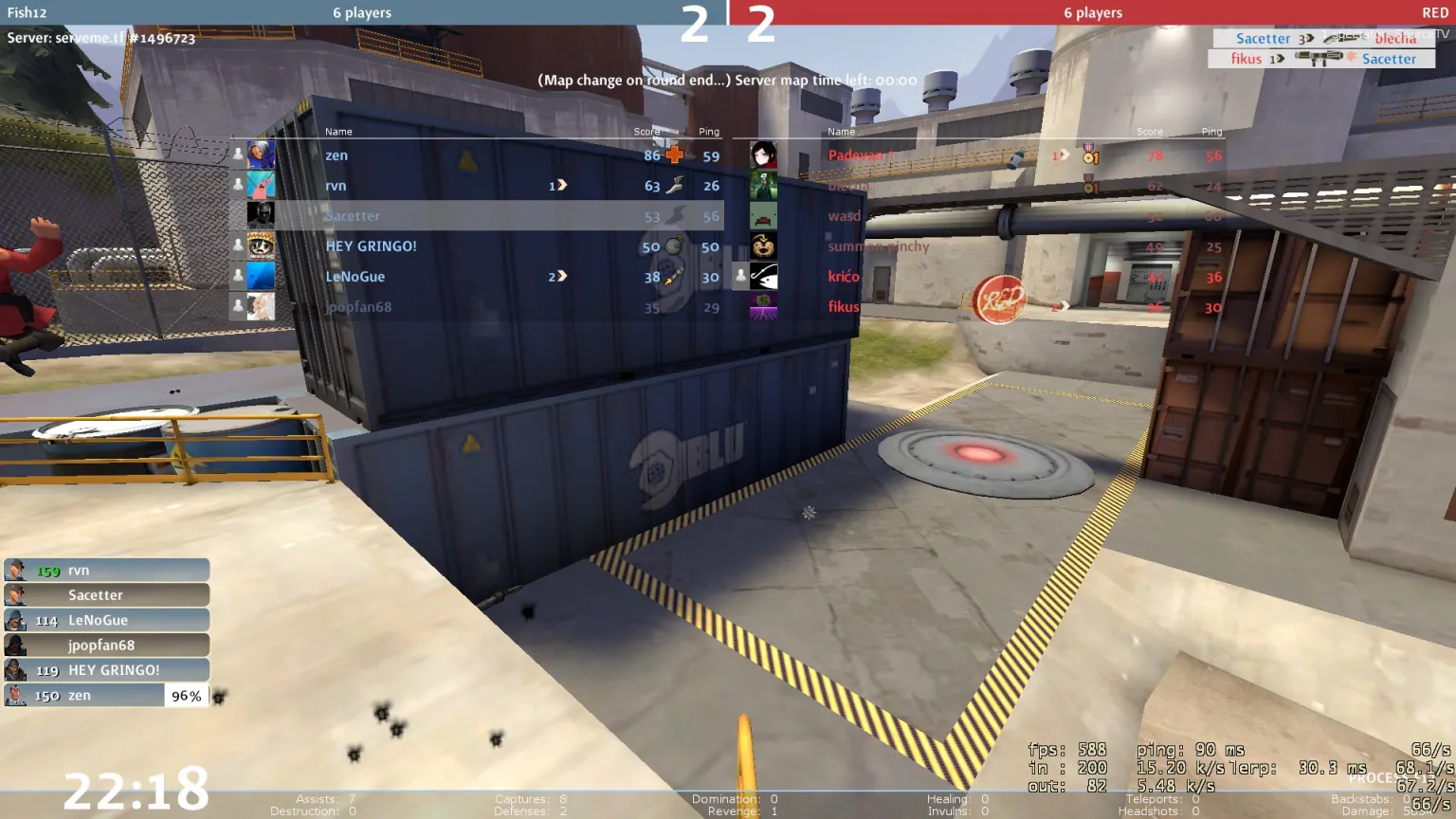
Task: Open zen's avatar thumbnail in scoreboard
Action: [x=261, y=155]
